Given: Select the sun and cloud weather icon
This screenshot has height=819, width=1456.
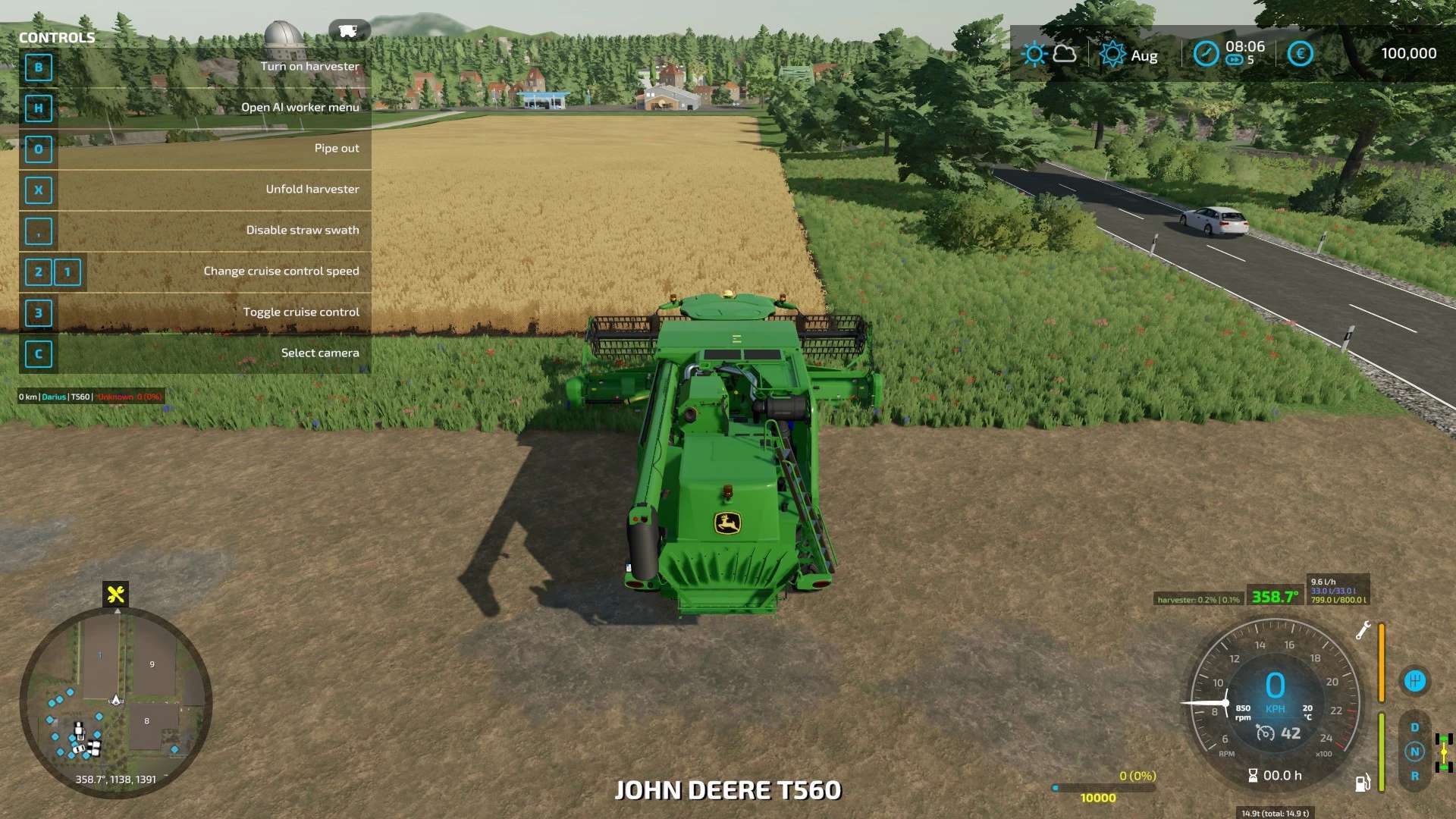Looking at the screenshot, I should (1049, 54).
